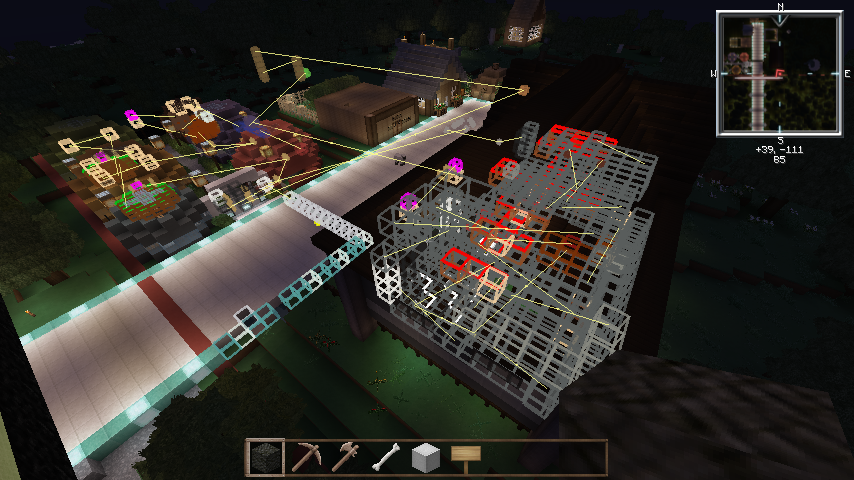Choose the wooden axe hotbar slot

[346, 458]
